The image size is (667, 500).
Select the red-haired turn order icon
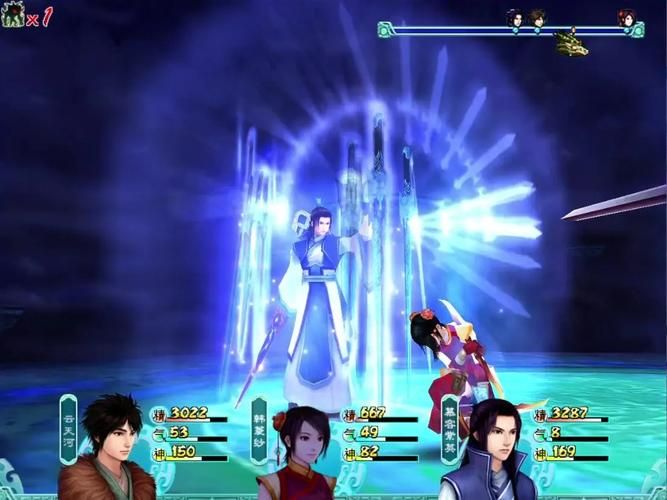pos(626,18)
